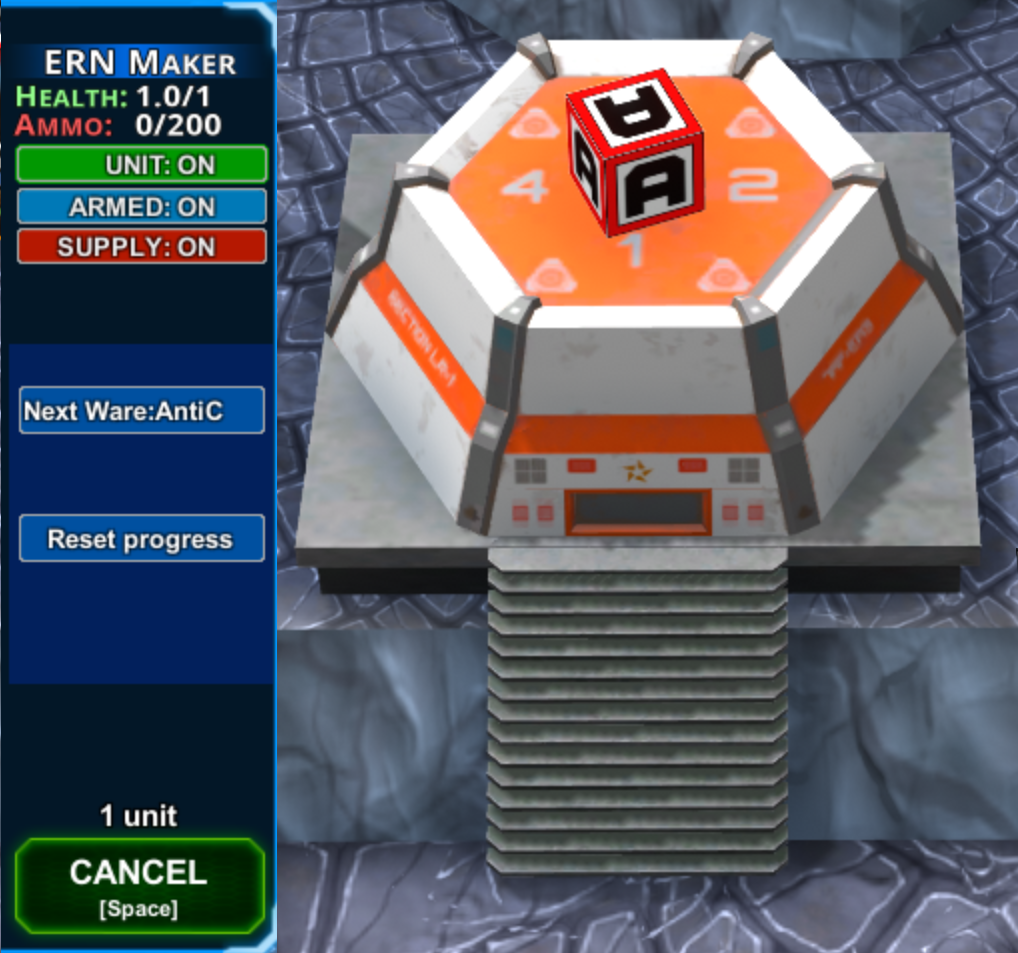This screenshot has width=1018, height=953.
Task: Change the Next Ware:AntiC selection
Action: point(142,410)
